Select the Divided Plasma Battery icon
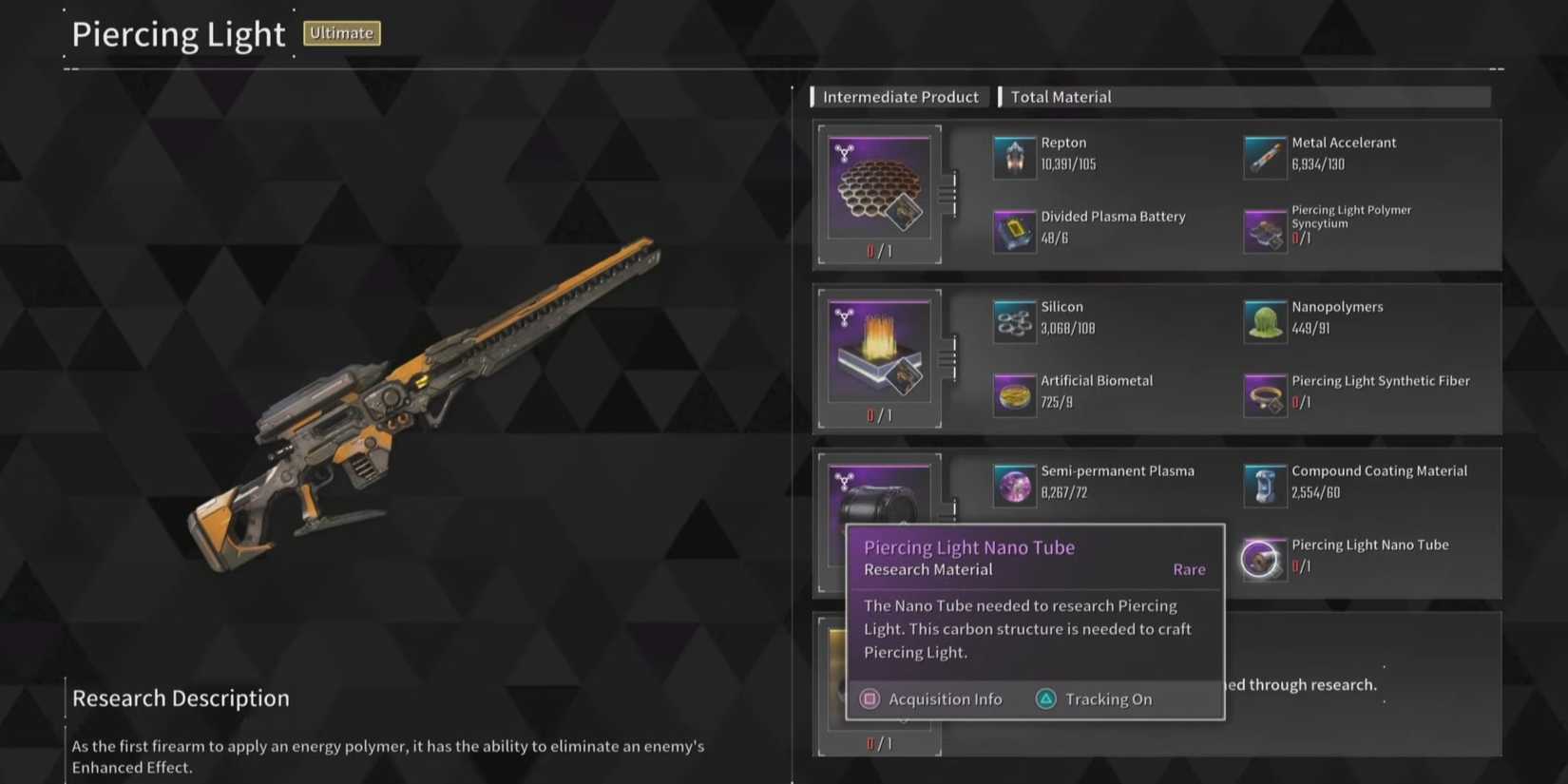The width and height of the screenshot is (1568, 784). pyautogui.click(x=1014, y=228)
